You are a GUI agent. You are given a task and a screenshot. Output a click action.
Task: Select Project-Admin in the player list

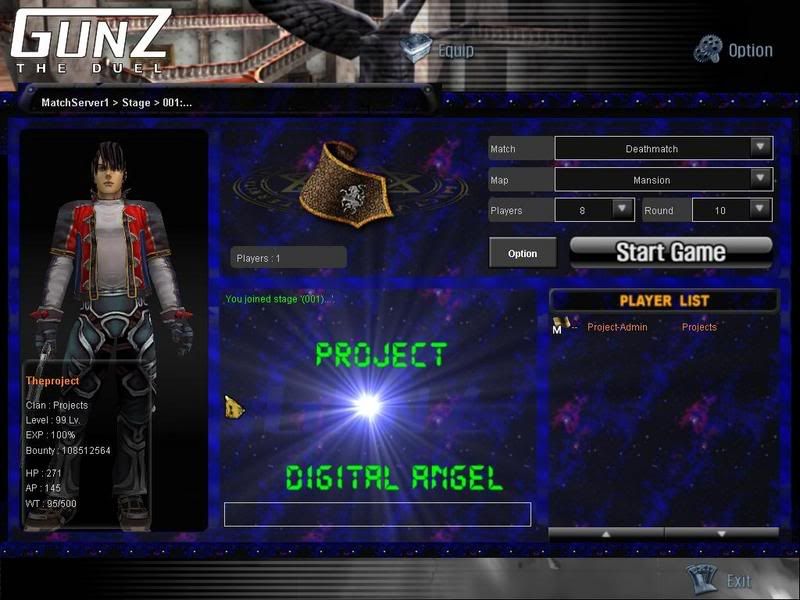coord(617,327)
